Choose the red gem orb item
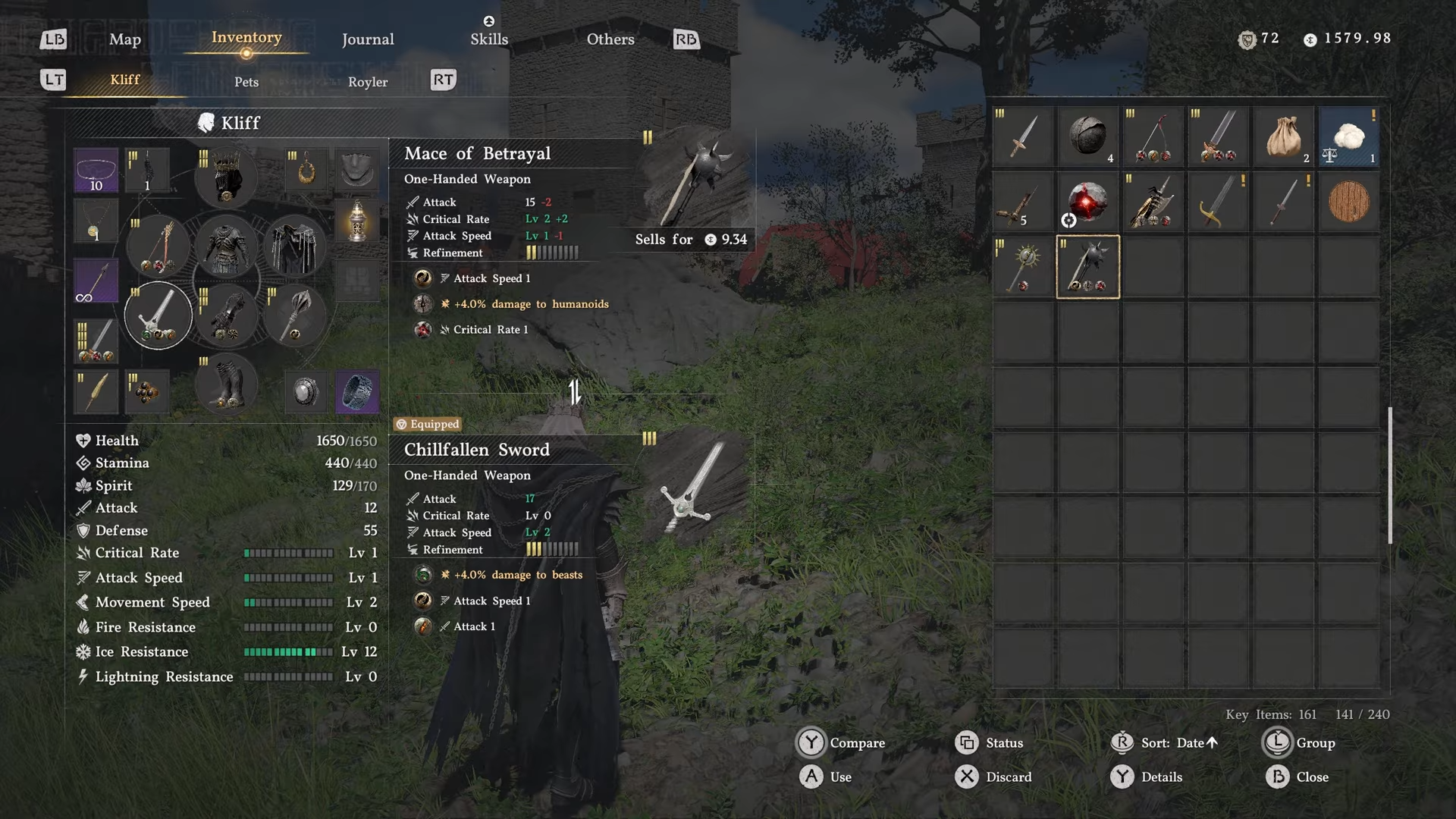 tap(1088, 202)
